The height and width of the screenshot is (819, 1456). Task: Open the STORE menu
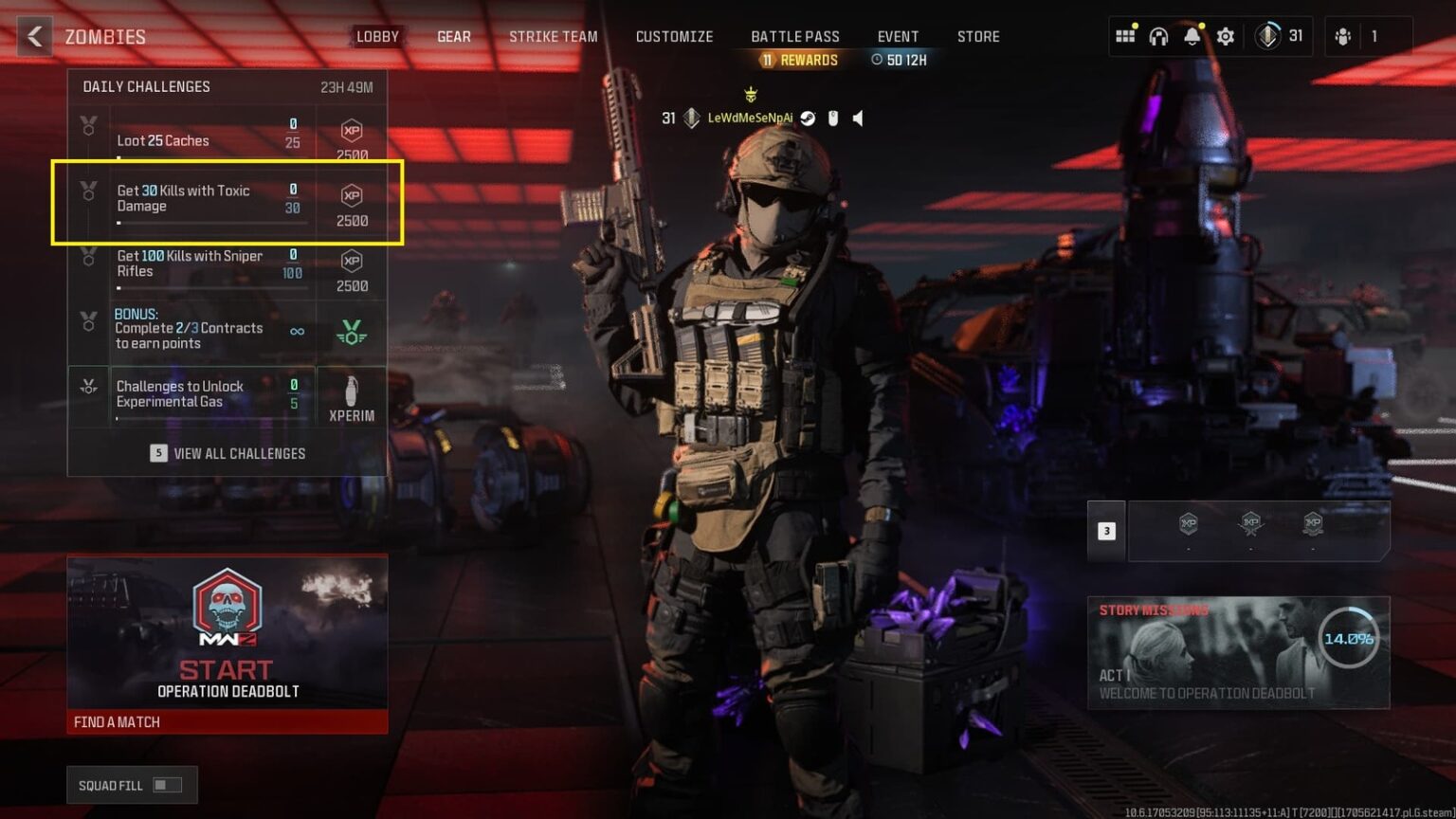tap(978, 36)
